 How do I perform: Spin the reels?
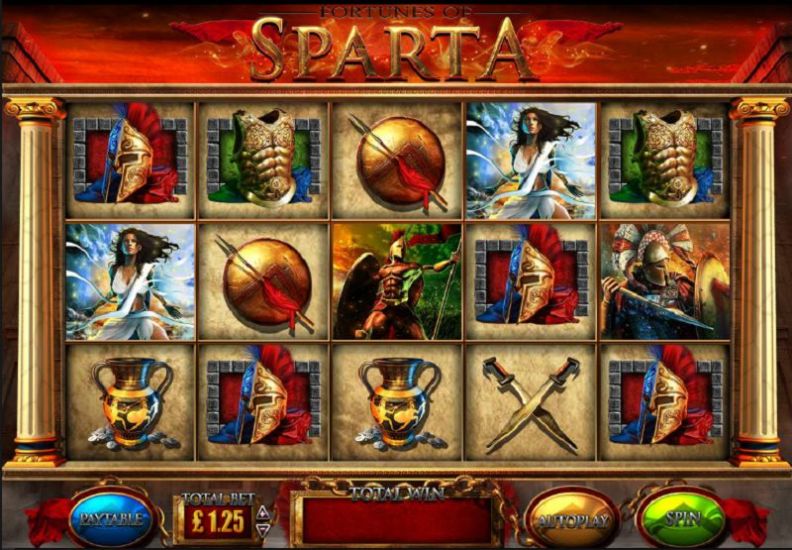click(x=682, y=518)
